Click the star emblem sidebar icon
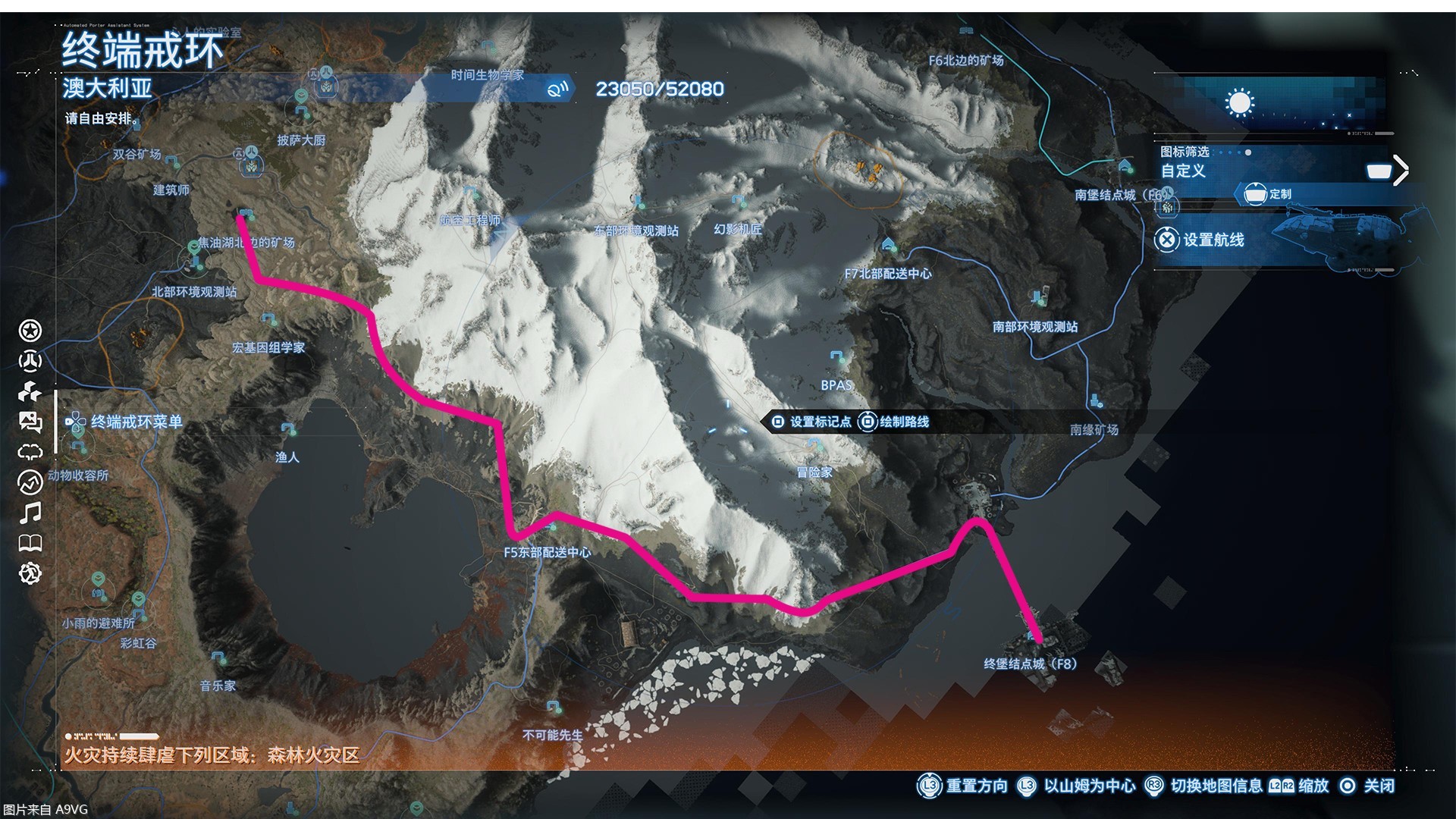 (x=30, y=331)
